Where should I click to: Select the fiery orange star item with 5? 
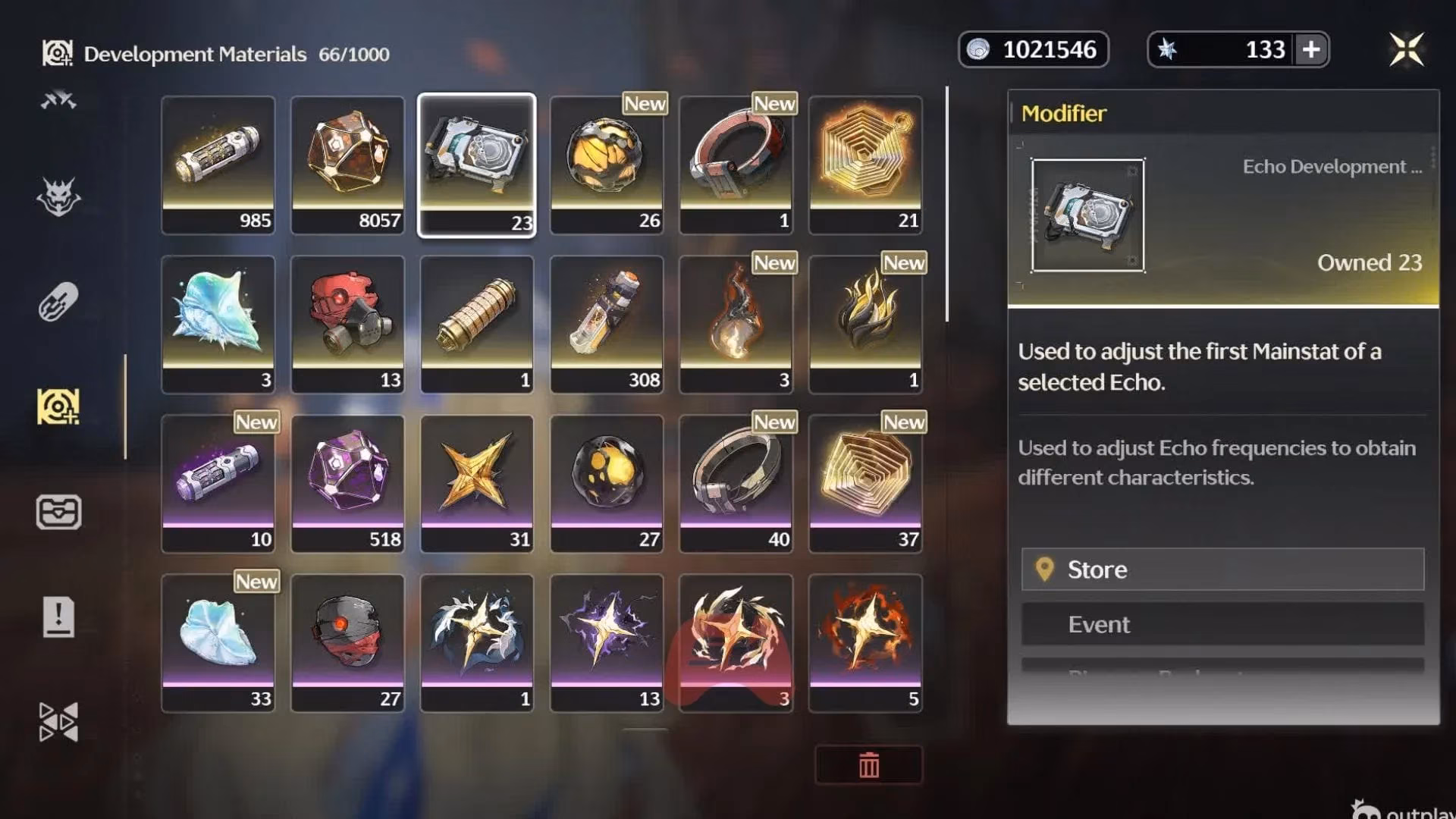(865, 642)
